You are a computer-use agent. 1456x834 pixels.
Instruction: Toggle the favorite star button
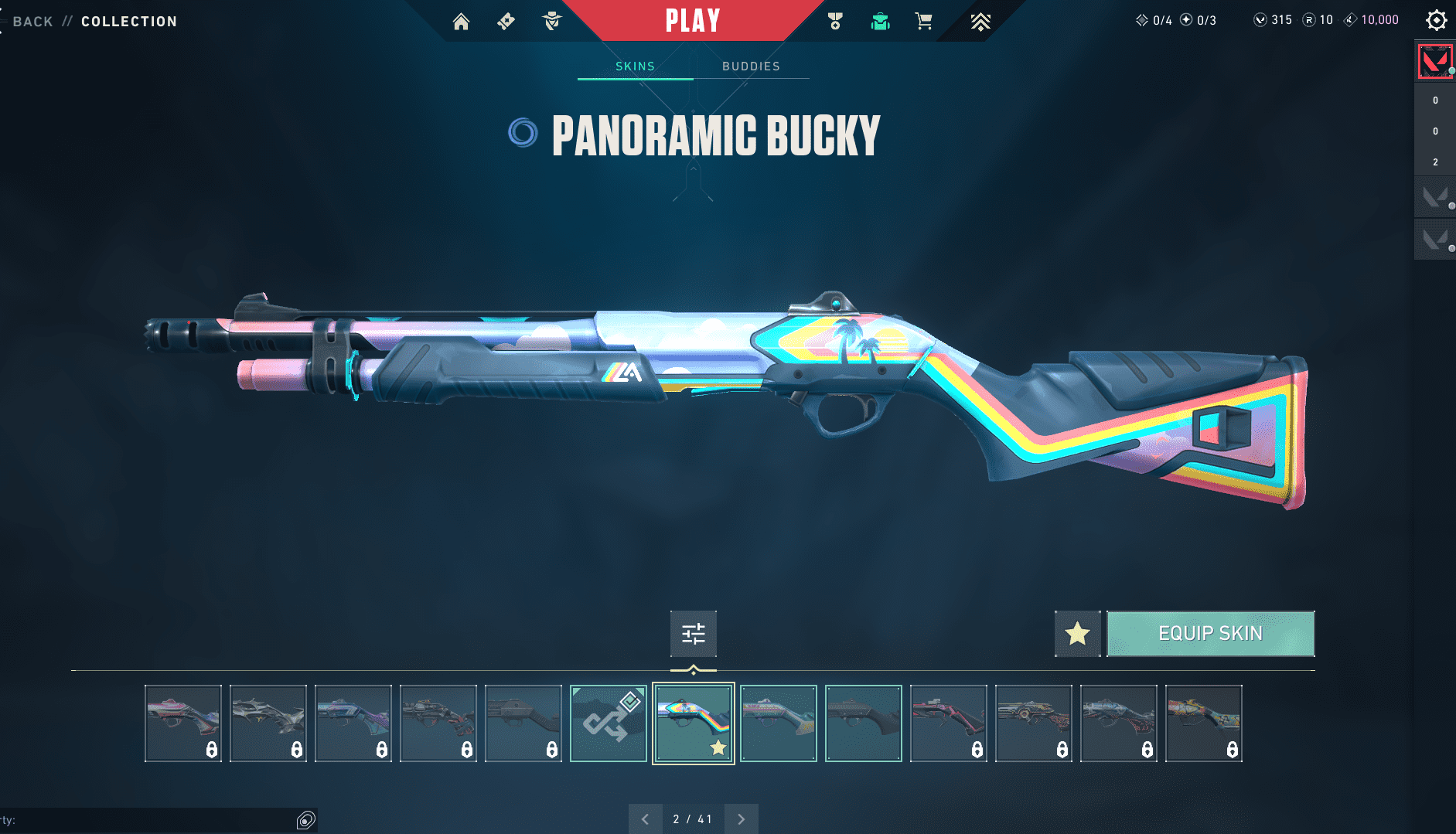[1077, 634]
